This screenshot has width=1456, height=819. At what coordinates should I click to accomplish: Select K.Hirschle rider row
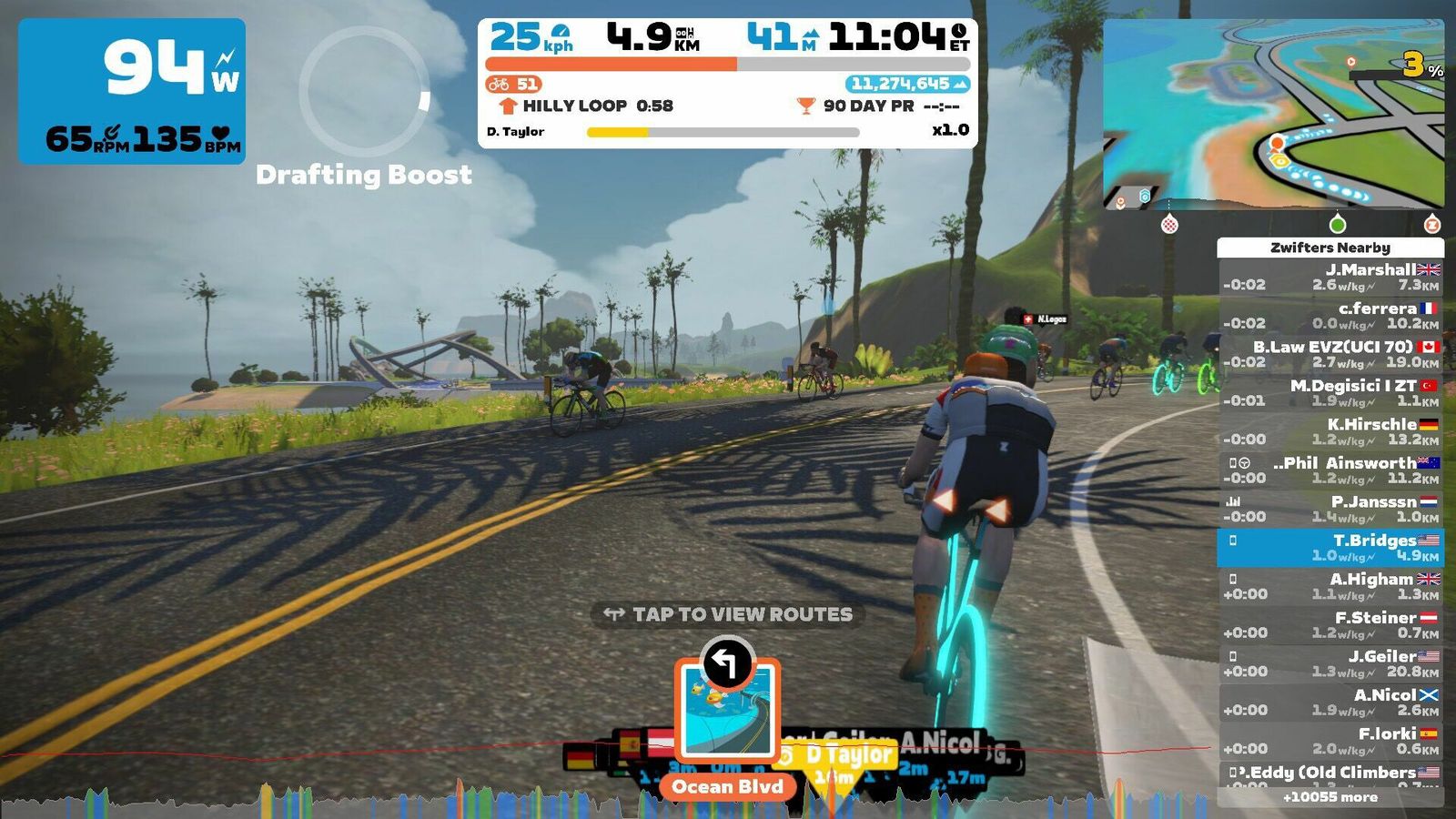tap(1330, 431)
